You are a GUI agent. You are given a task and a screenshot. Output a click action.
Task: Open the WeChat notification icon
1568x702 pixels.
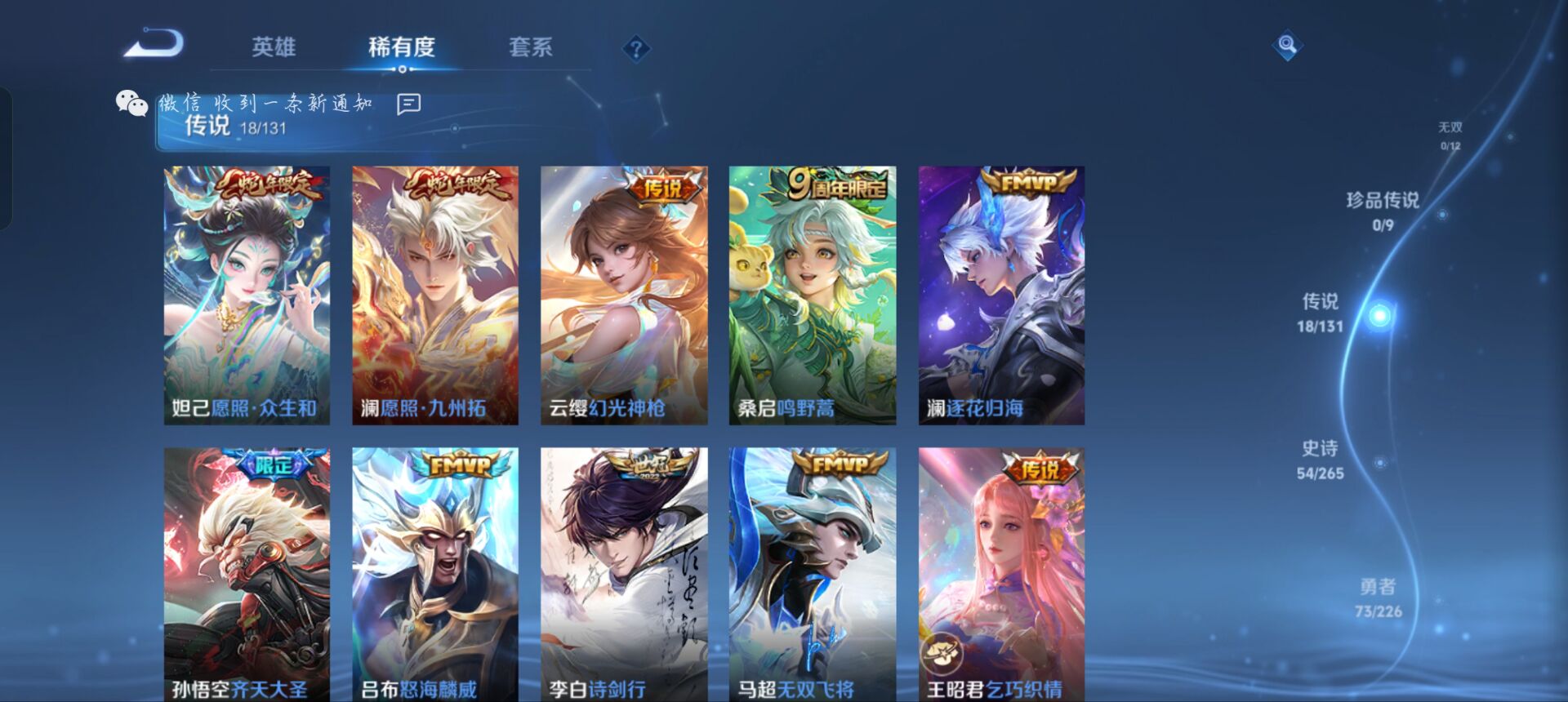[x=129, y=101]
